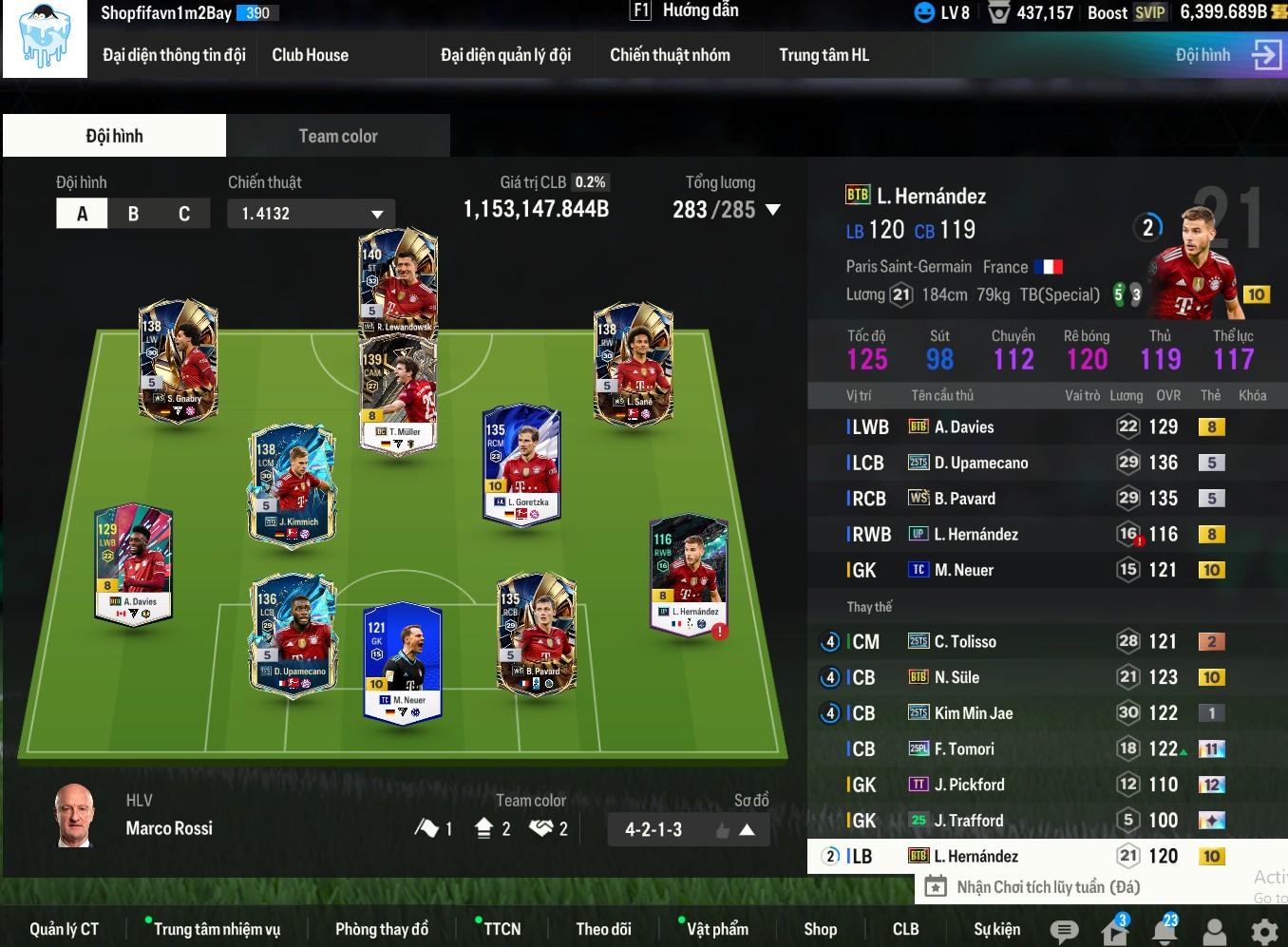This screenshot has width=1288, height=947.
Task: Open Phòng thay đồ locker room
Action: click(381, 929)
